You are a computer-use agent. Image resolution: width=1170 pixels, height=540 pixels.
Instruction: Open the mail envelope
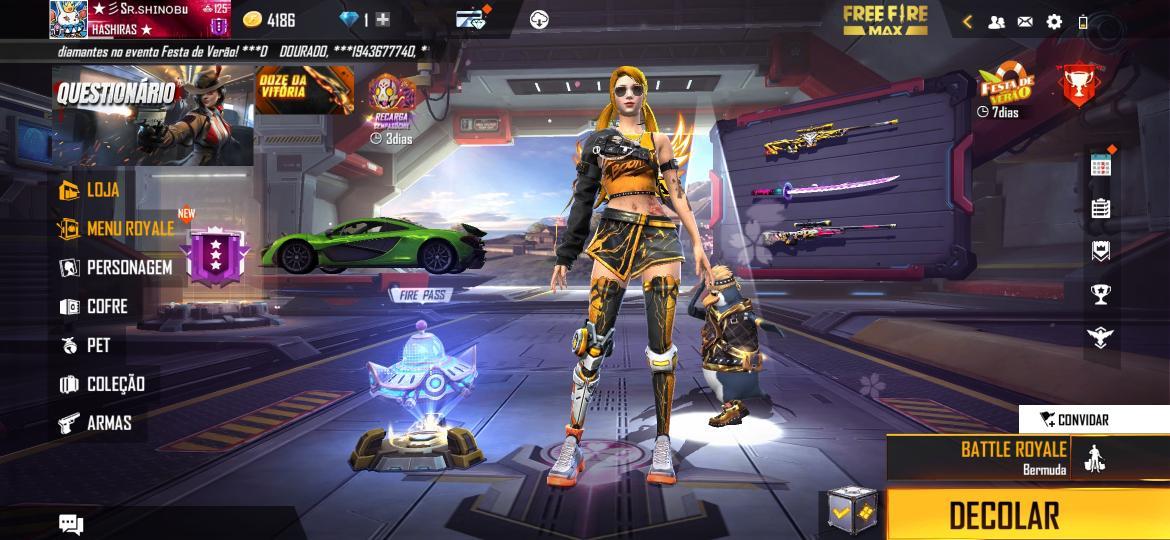tap(1025, 21)
